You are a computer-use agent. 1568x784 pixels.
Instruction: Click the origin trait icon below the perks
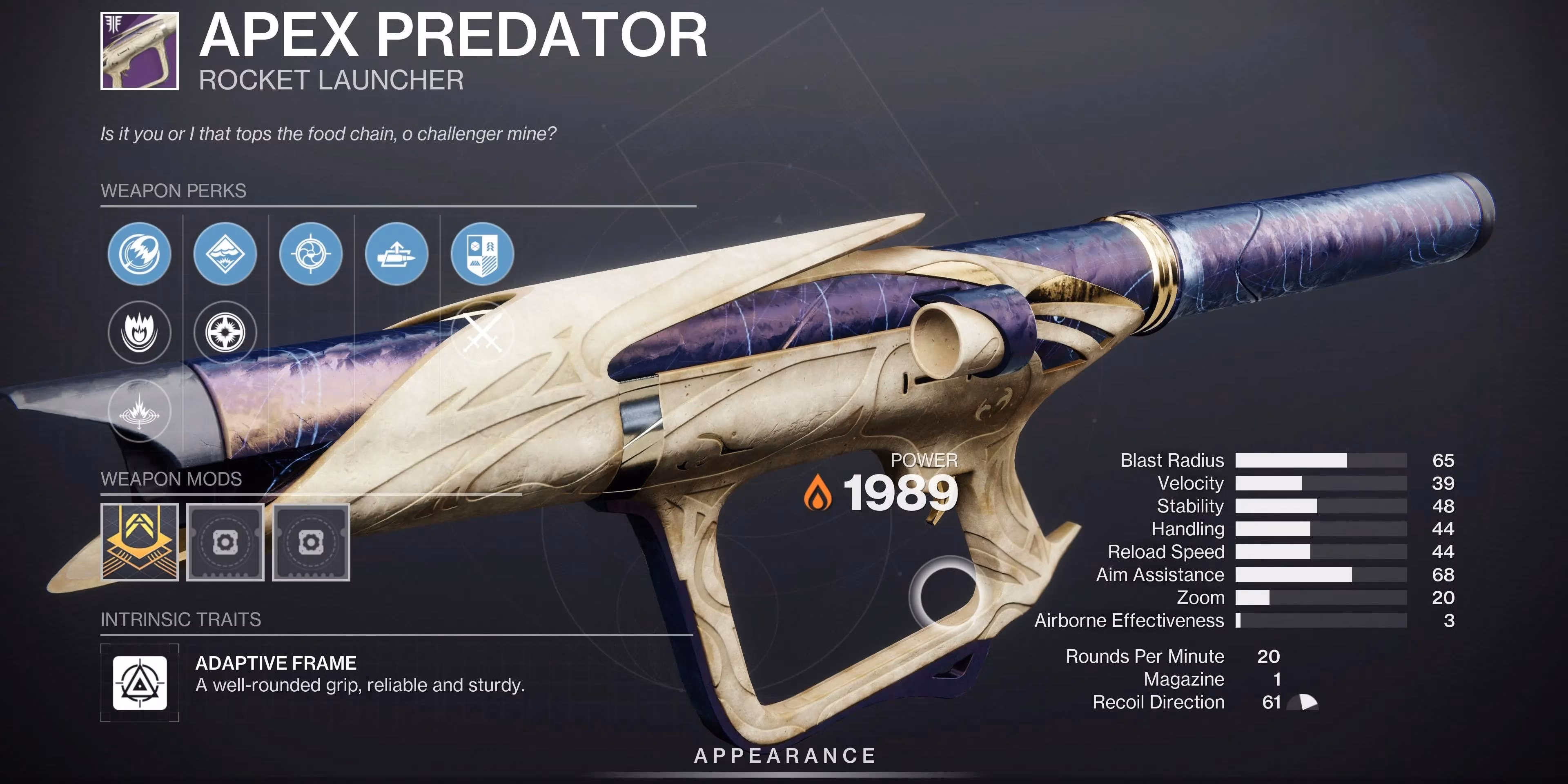(x=140, y=411)
